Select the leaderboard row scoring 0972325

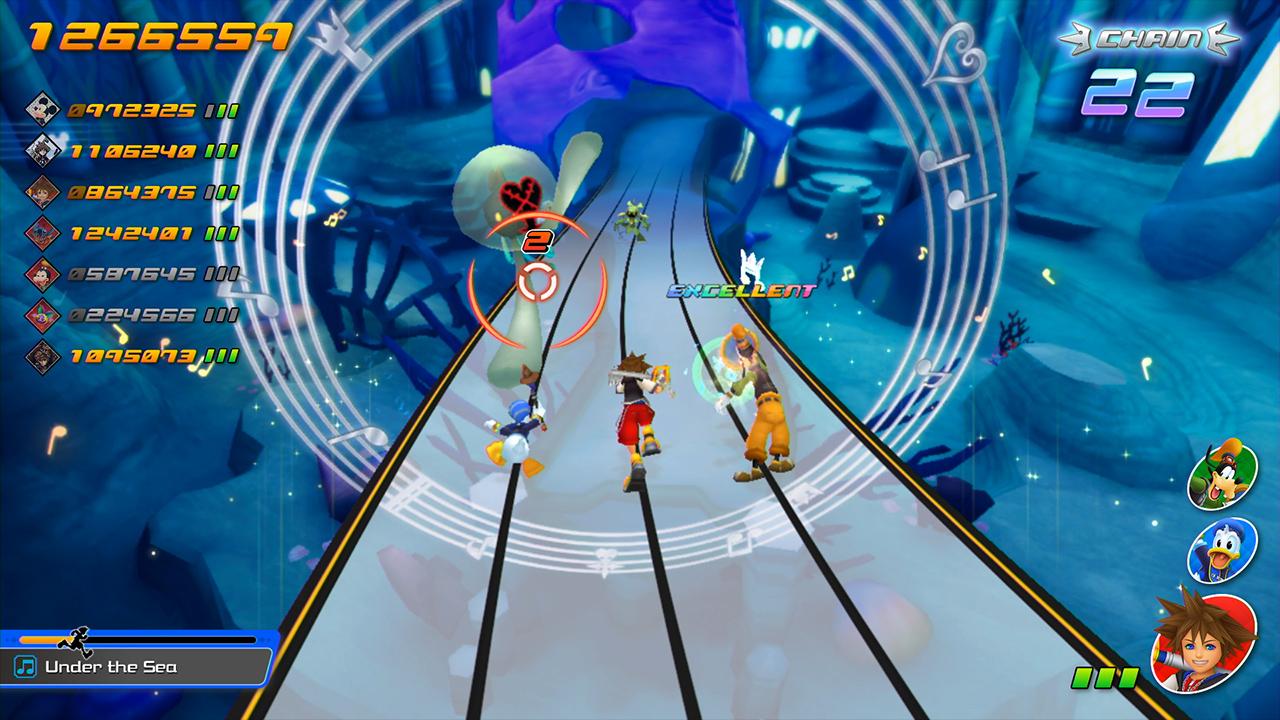(x=130, y=109)
